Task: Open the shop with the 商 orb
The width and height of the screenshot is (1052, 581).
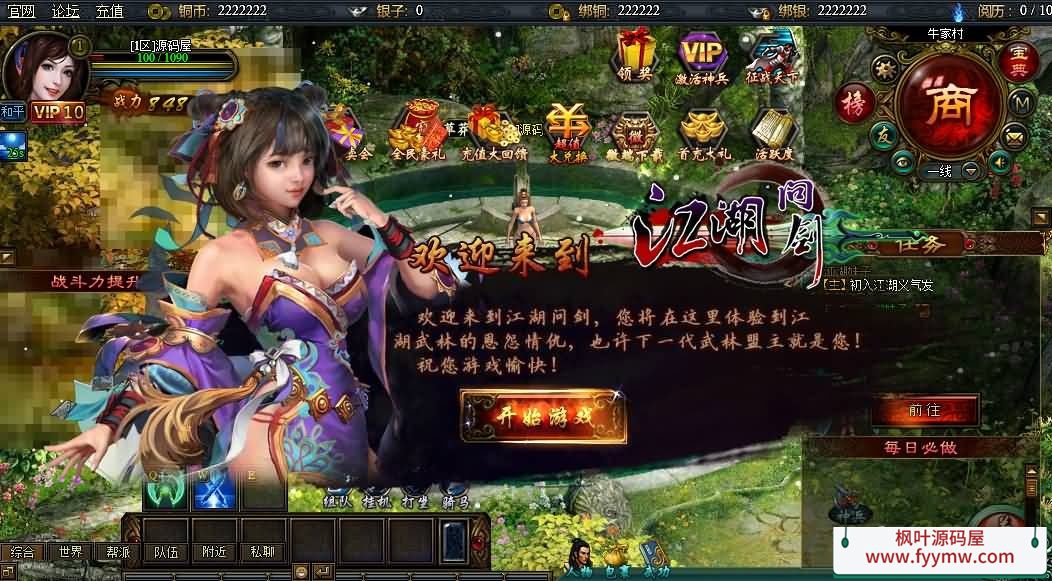Action: coord(948,104)
